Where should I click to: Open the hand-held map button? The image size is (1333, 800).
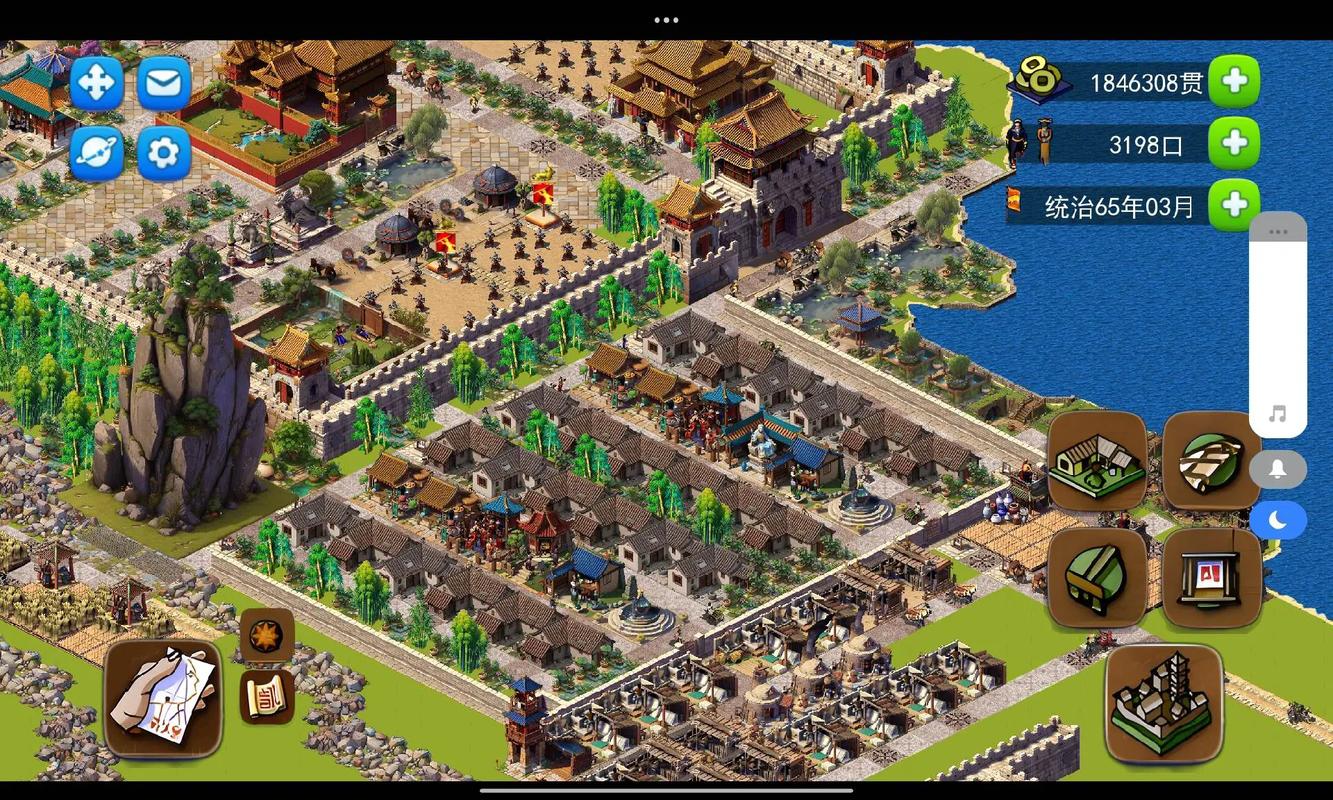point(163,698)
